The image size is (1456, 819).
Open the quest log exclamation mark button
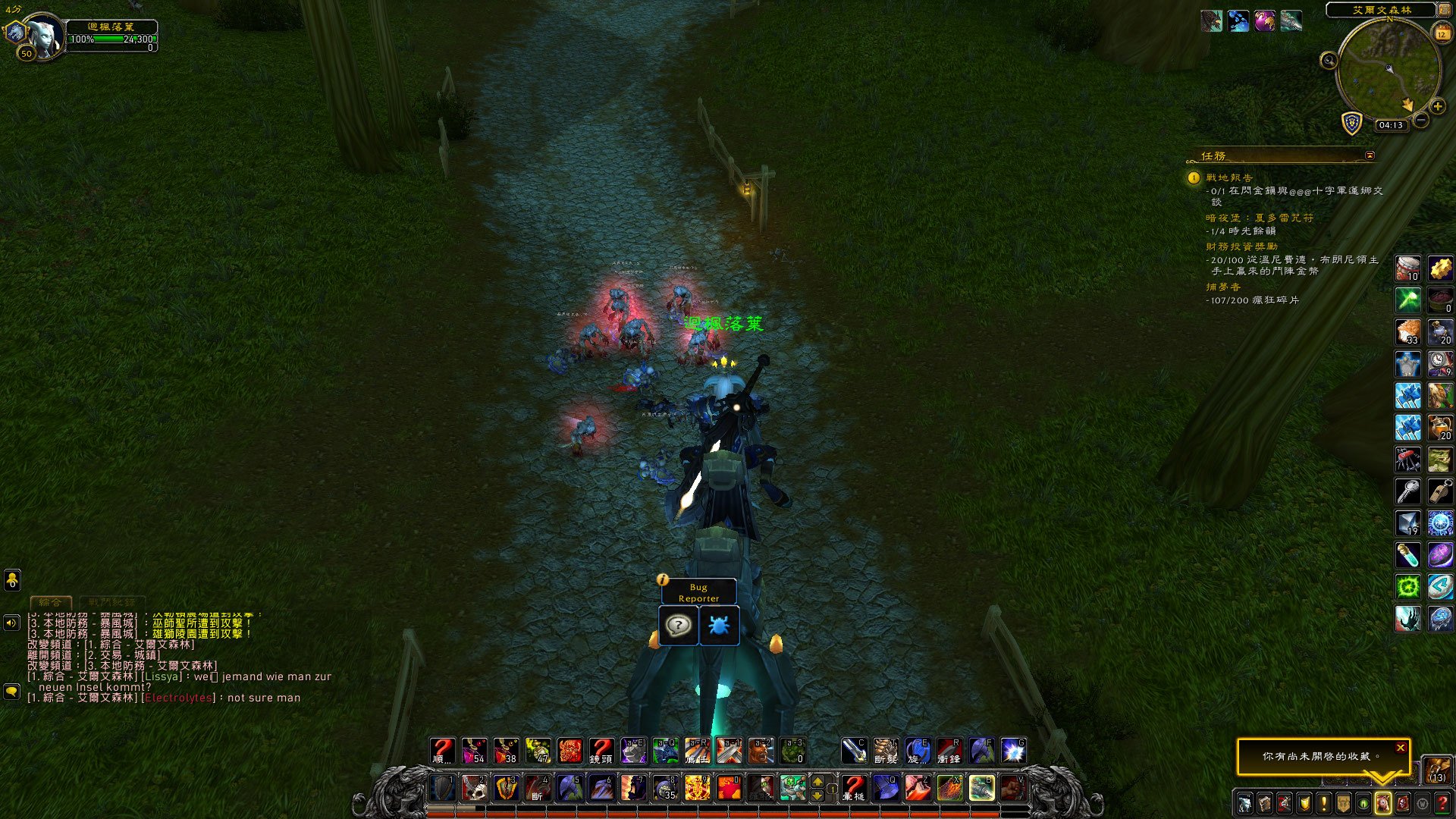pyautogui.click(x=1323, y=803)
